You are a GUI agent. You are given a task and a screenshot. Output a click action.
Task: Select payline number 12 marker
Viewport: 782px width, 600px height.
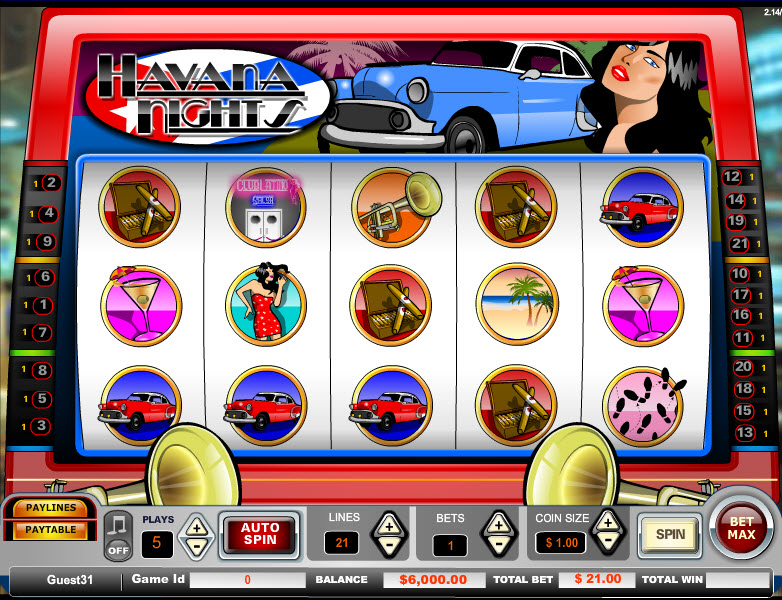coord(736,177)
